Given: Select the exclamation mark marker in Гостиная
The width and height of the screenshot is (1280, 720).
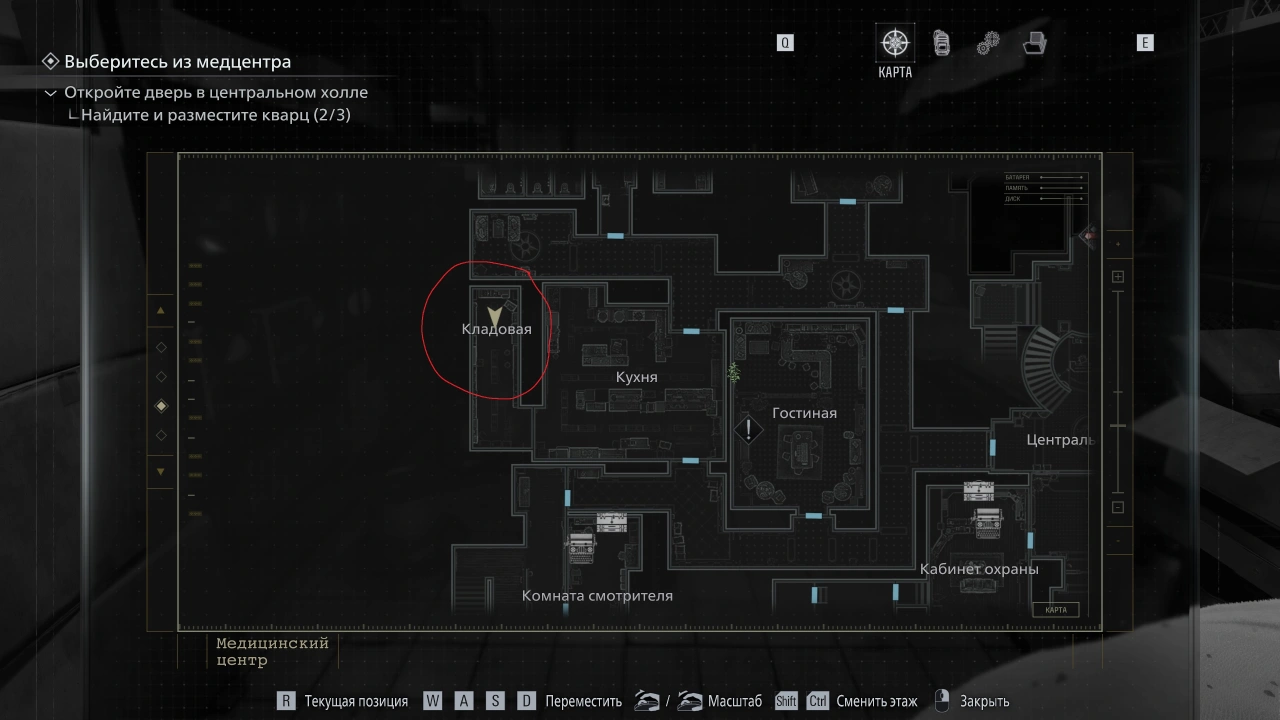Looking at the screenshot, I should (748, 431).
